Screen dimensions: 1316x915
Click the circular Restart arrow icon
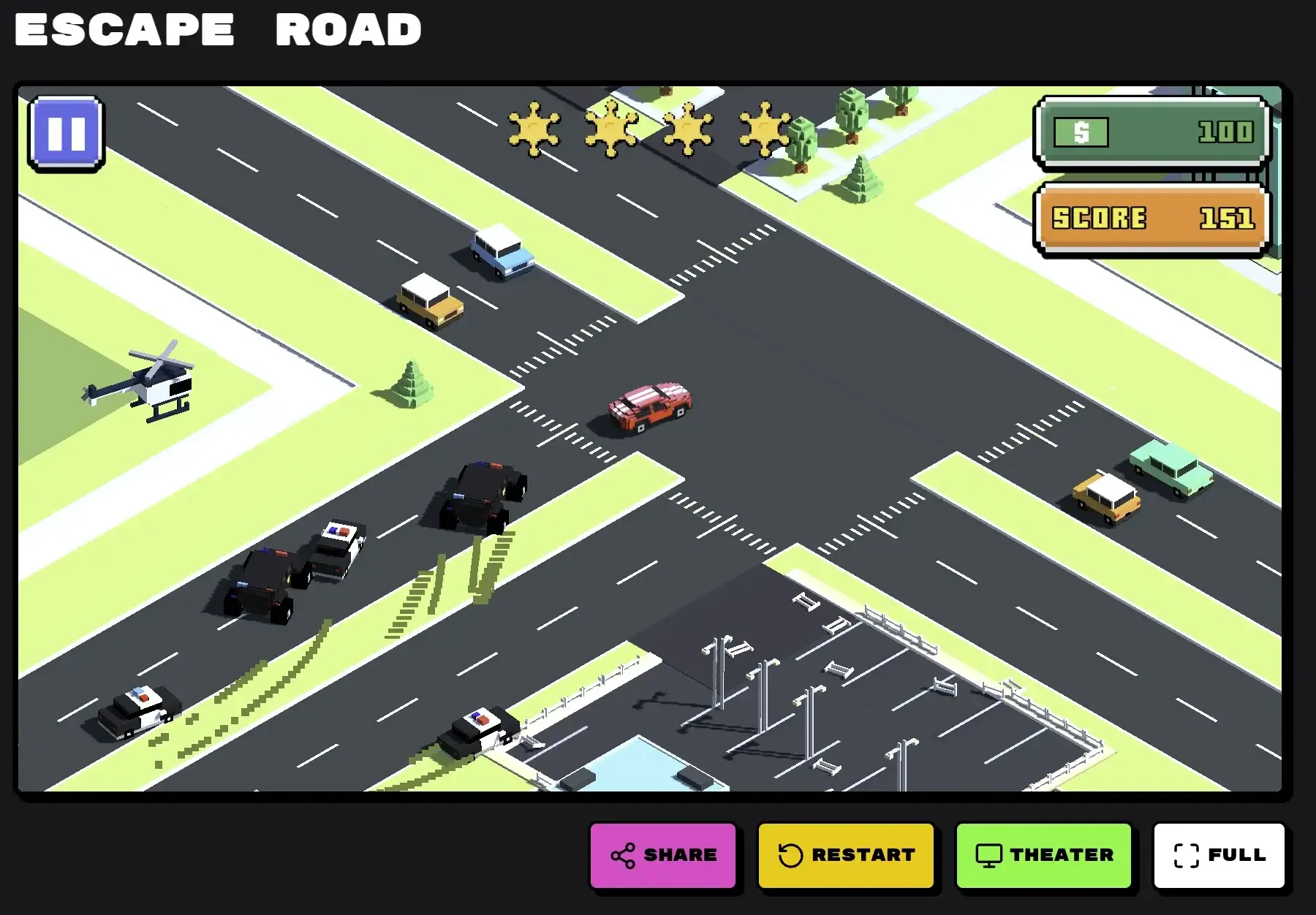(x=790, y=855)
